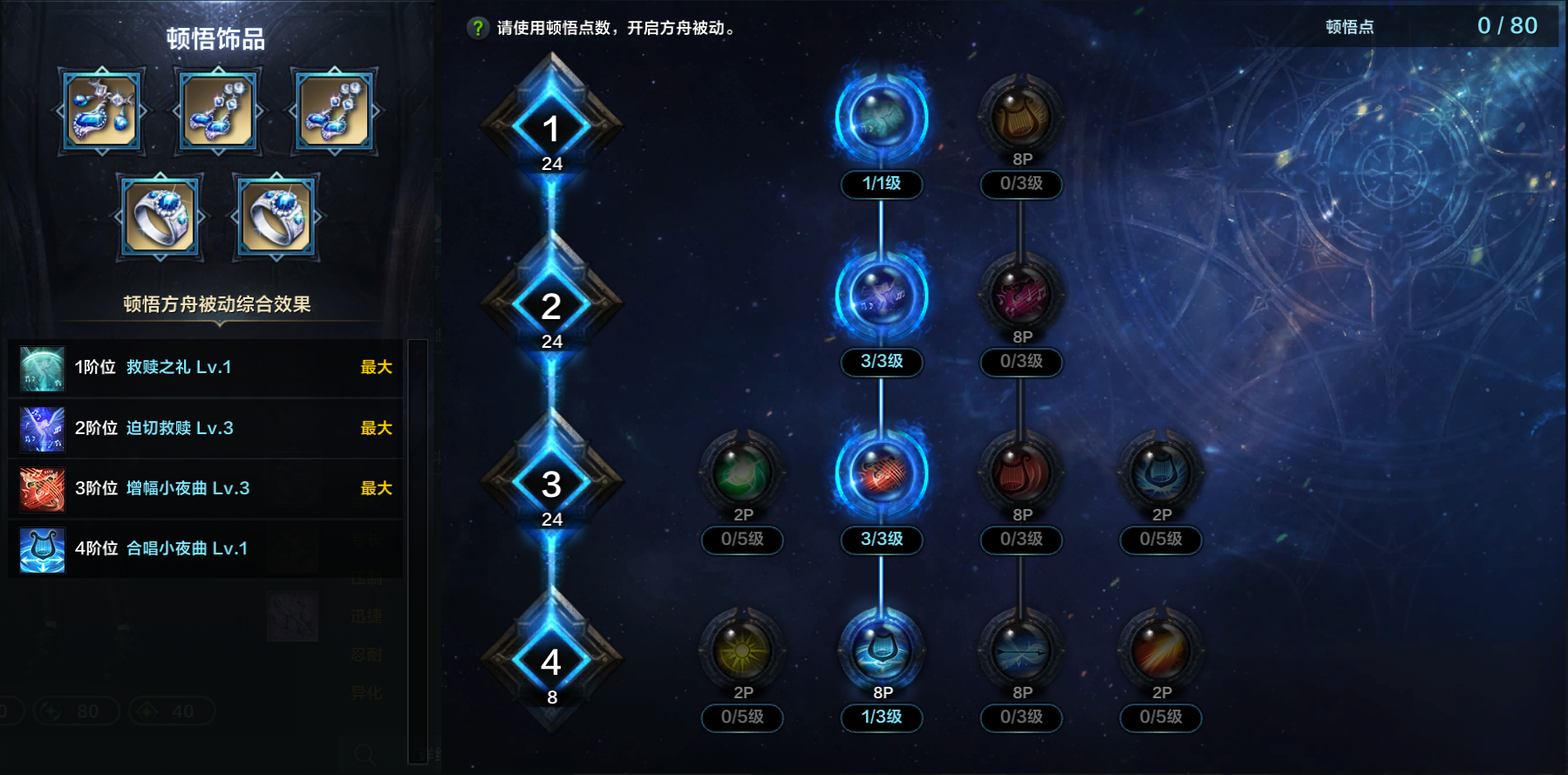Select the left ring thumbnail
1568x775 pixels.
click(x=160, y=215)
